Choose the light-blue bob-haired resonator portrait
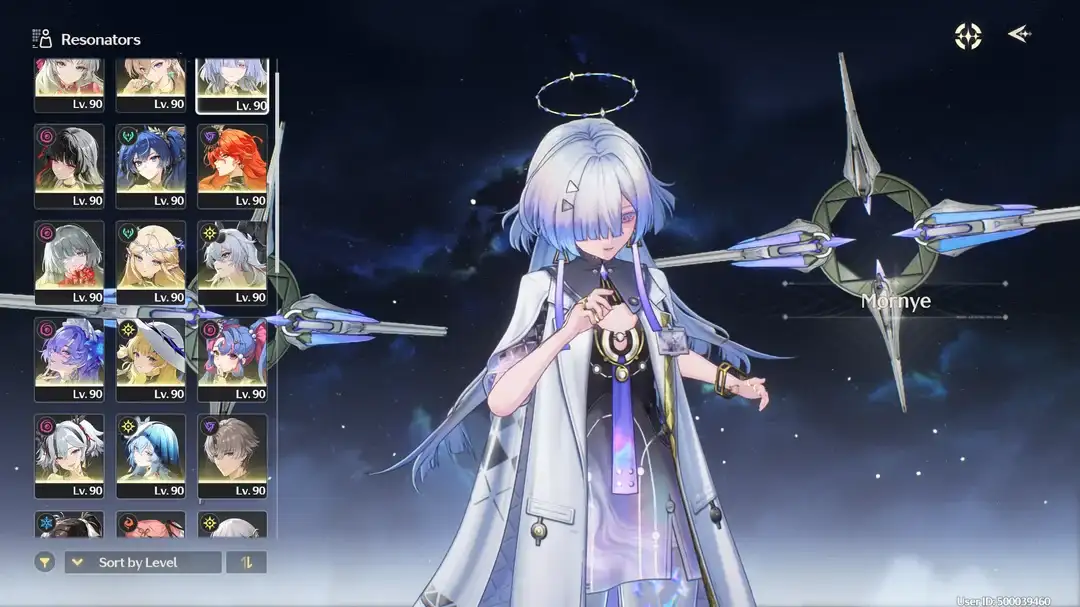The width and height of the screenshot is (1080, 607). (x=151, y=455)
